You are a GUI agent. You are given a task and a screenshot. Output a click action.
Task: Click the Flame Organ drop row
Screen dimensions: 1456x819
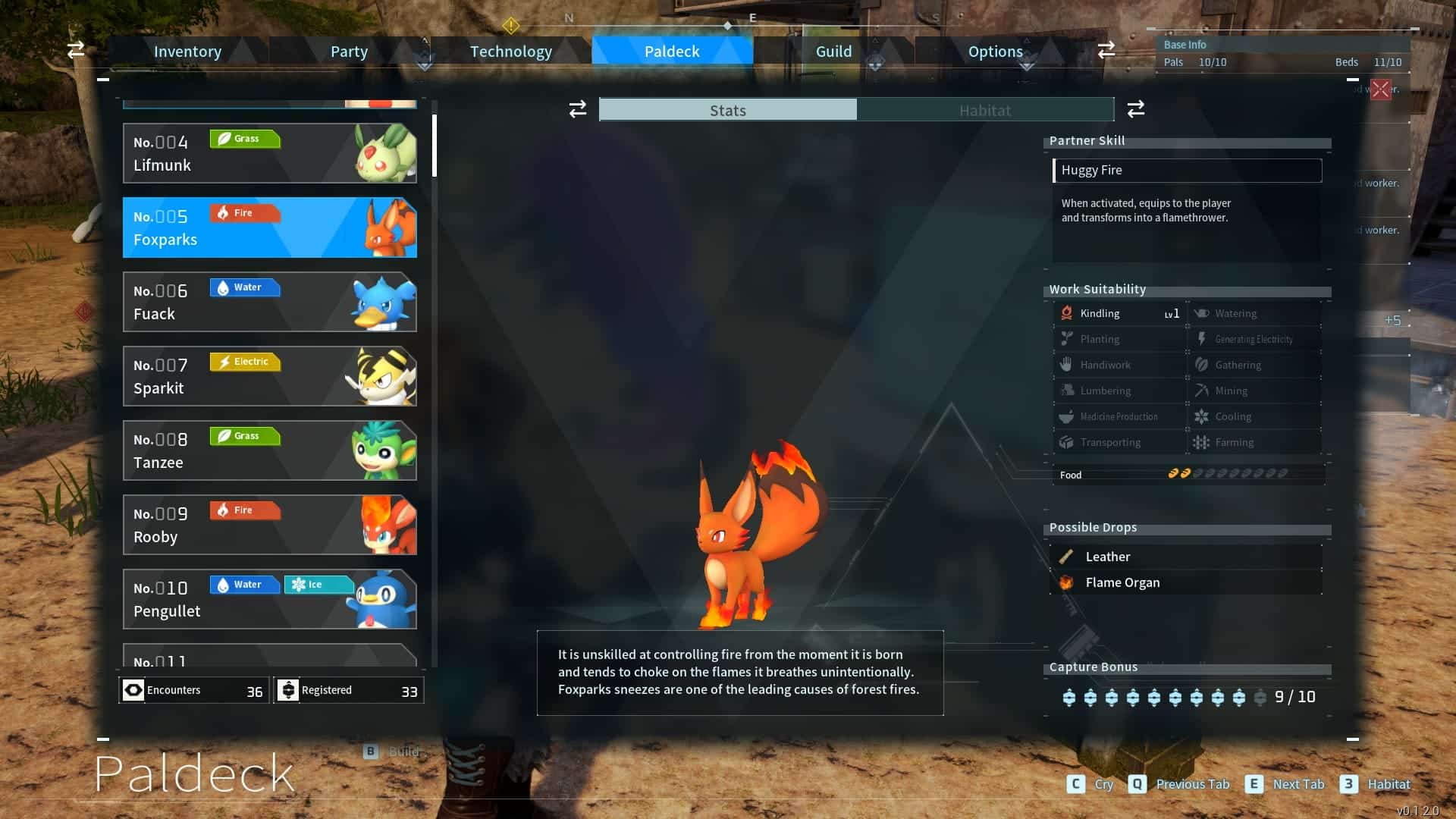coord(1187,582)
